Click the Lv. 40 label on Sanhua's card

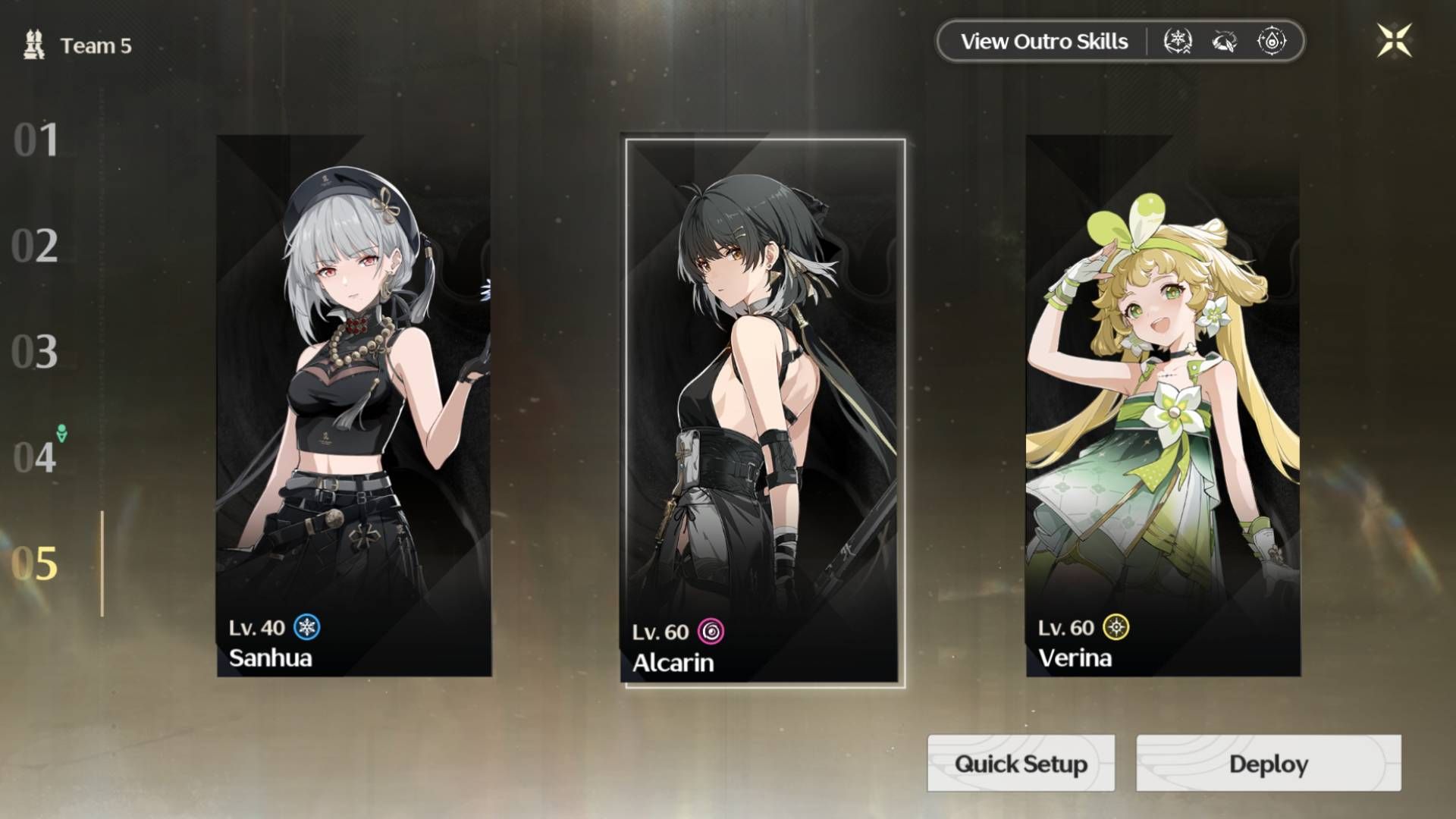coord(256,627)
